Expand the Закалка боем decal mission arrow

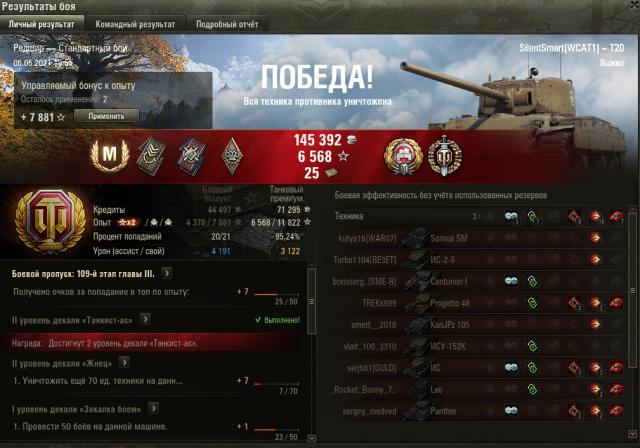click(x=154, y=409)
